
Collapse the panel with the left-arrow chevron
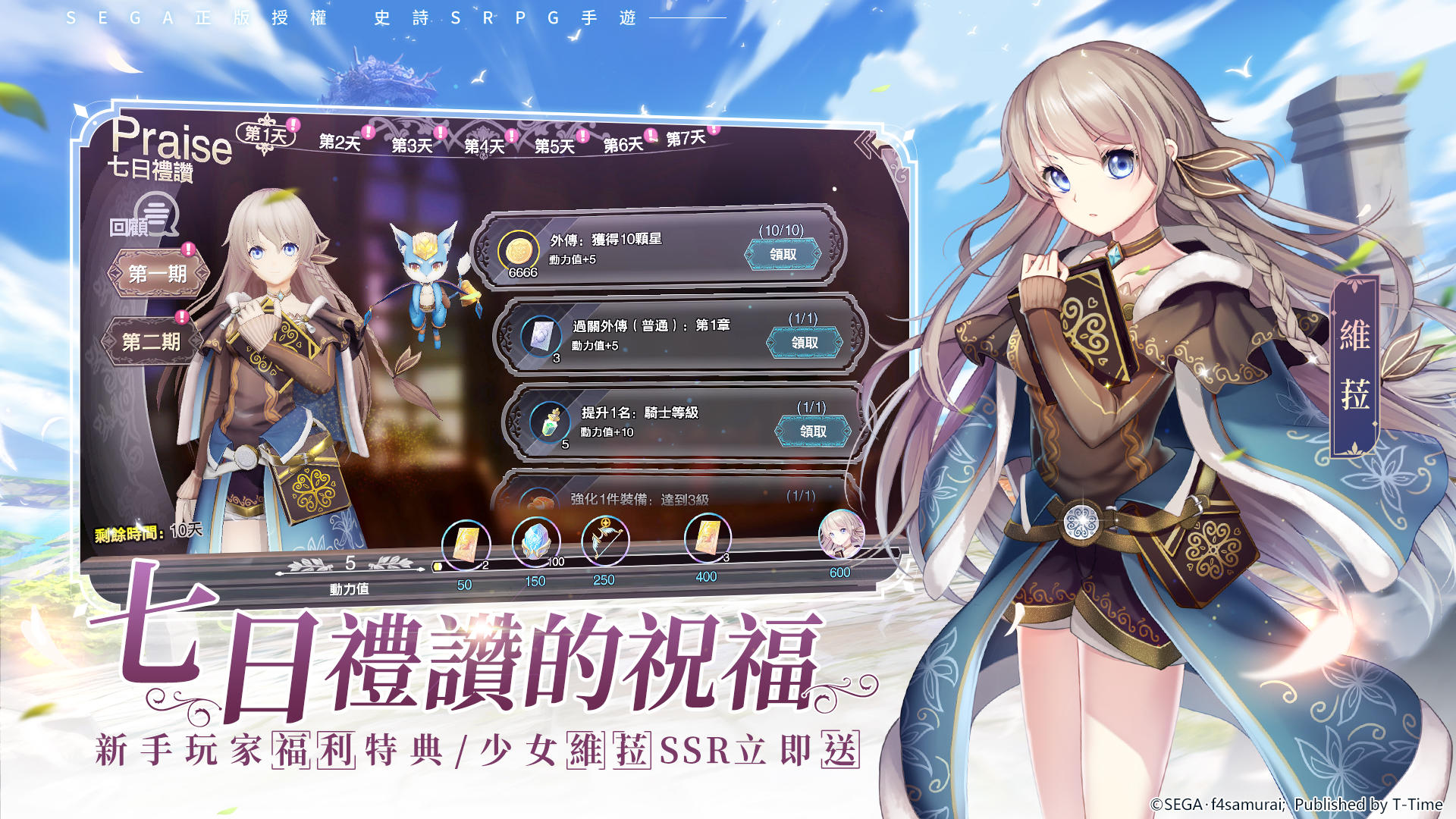(865, 143)
